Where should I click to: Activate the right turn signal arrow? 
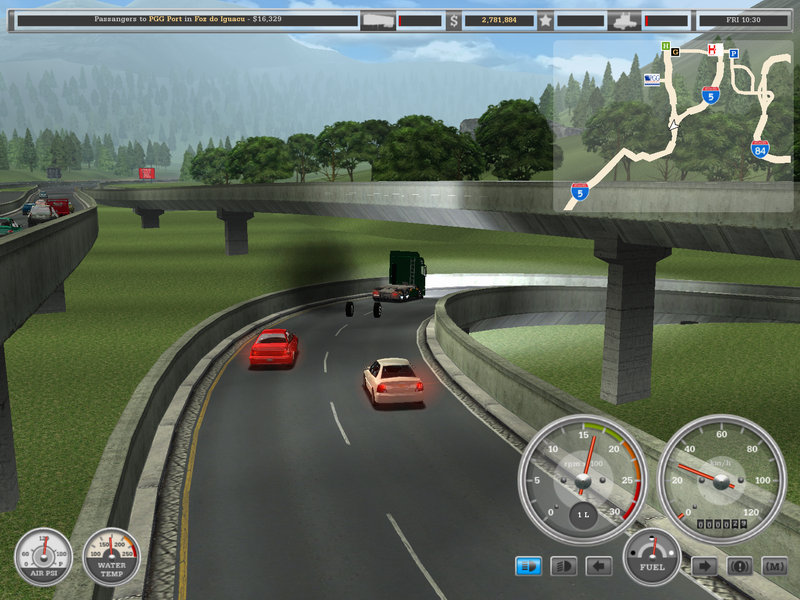(704, 566)
